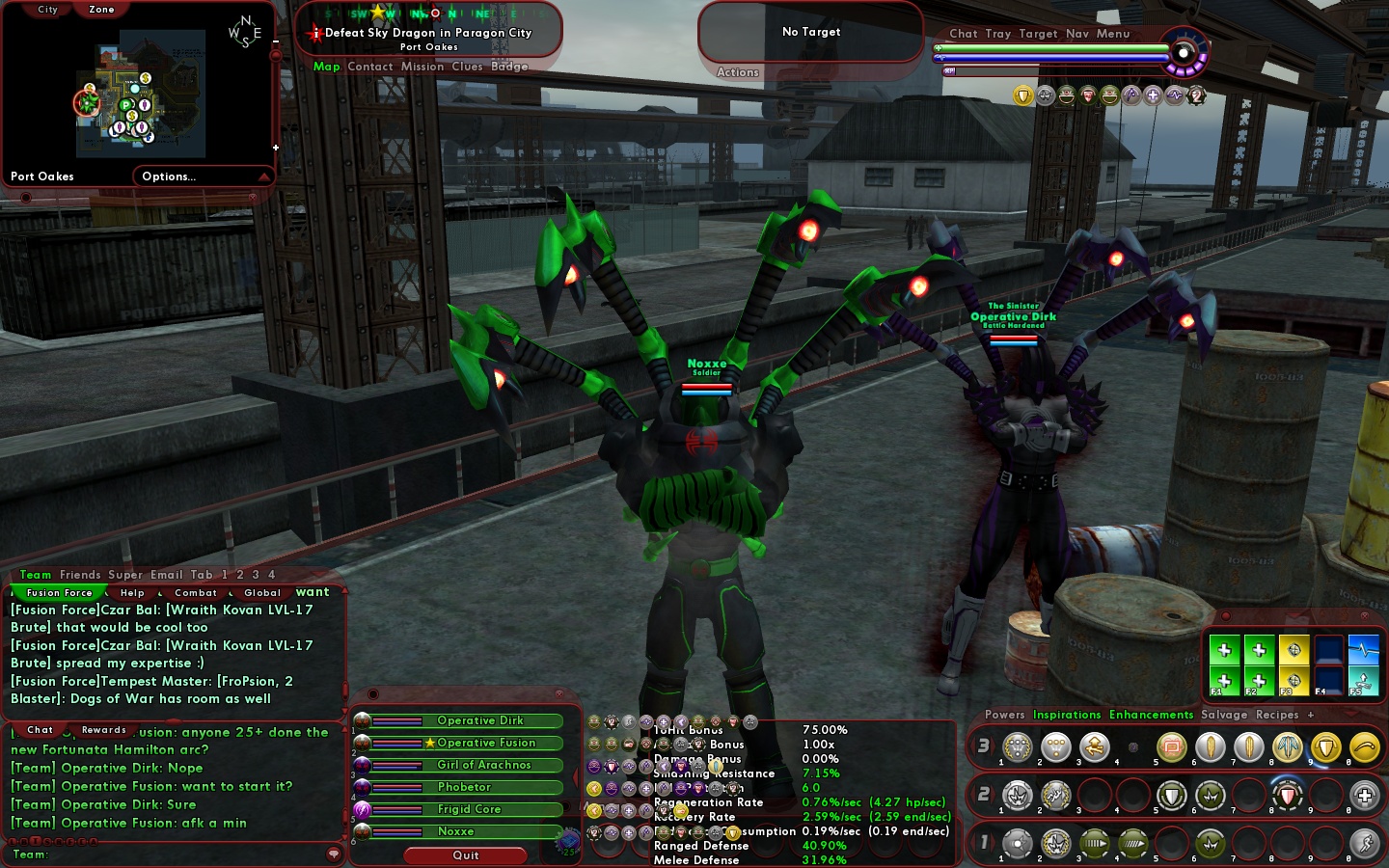The height and width of the screenshot is (868, 1389).
Task: Open the Email window
Action: click(167, 575)
